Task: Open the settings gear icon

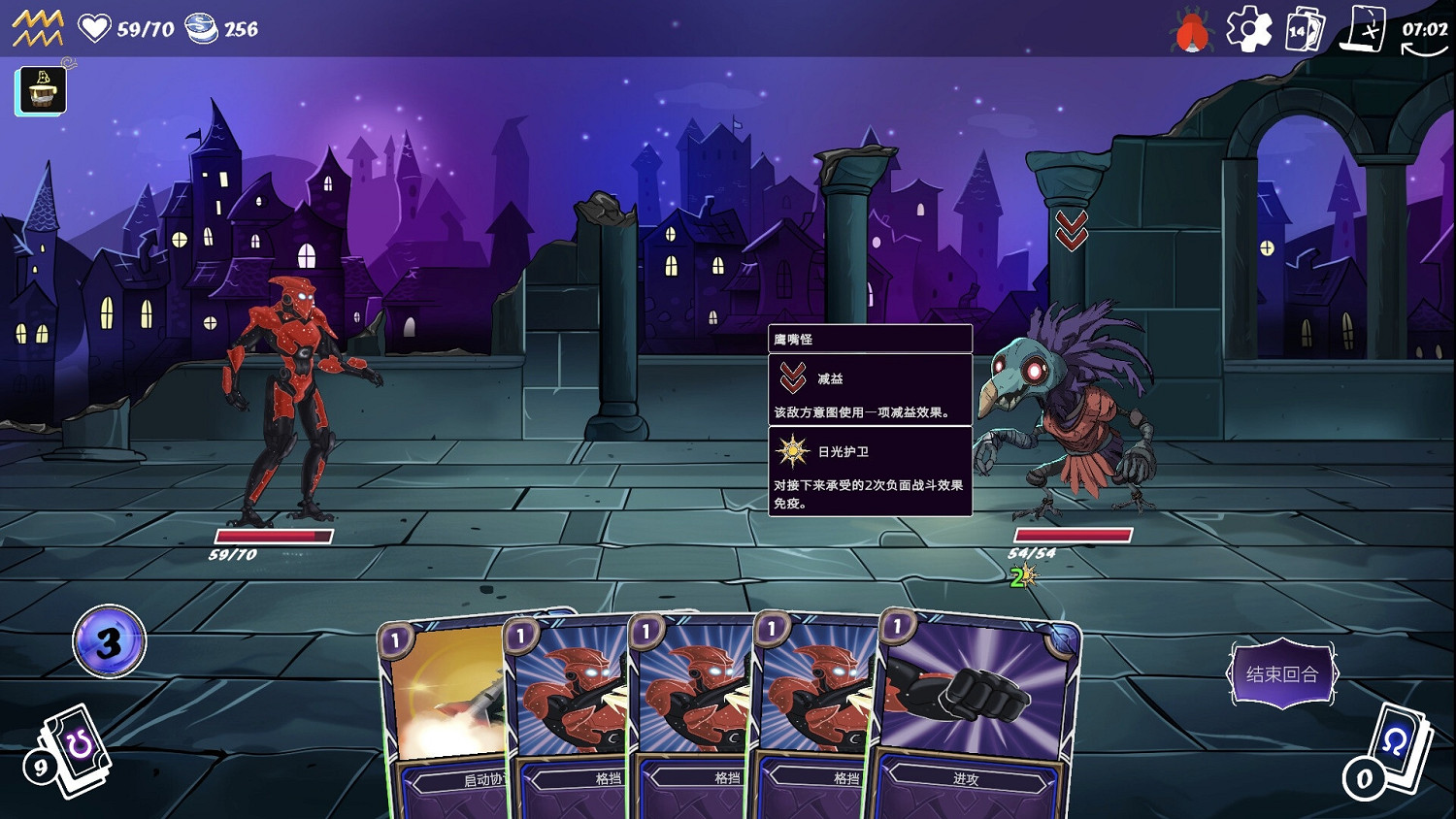Action: click(x=1248, y=29)
